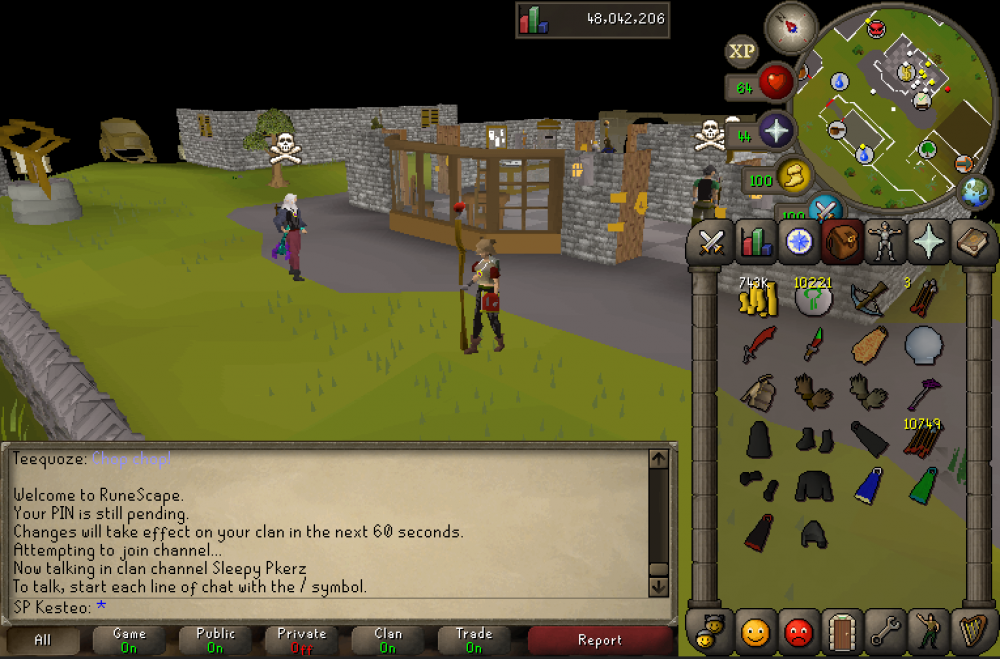This screenshot has width=1000, height=659.
Task: Click the Report button
Action: (x=600, y=640)
